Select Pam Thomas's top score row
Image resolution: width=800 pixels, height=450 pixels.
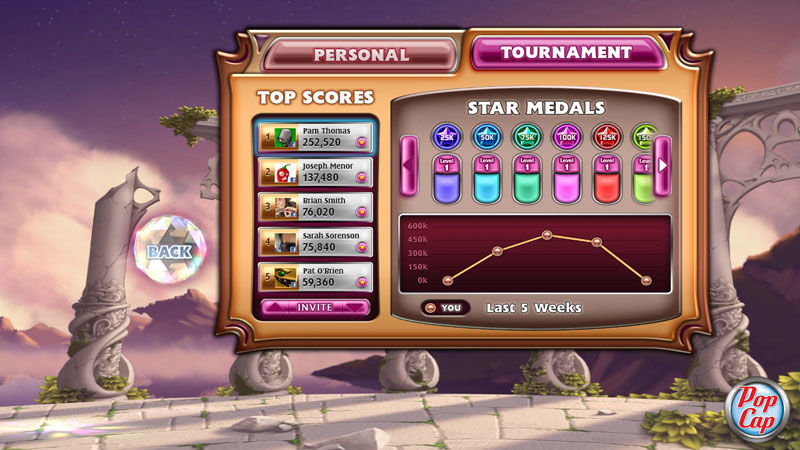[315, 137]
